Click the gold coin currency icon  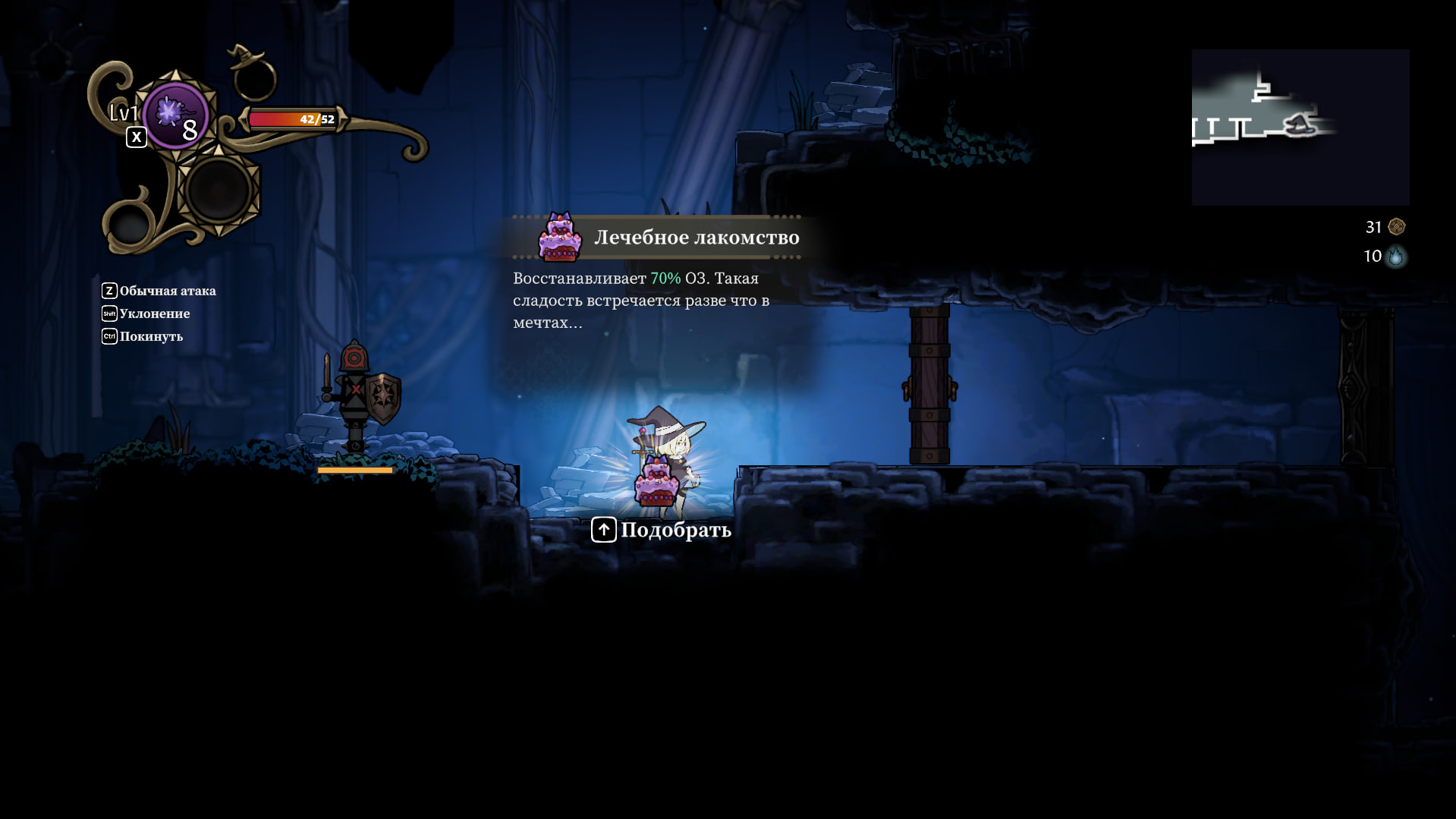pos(1396,227)
